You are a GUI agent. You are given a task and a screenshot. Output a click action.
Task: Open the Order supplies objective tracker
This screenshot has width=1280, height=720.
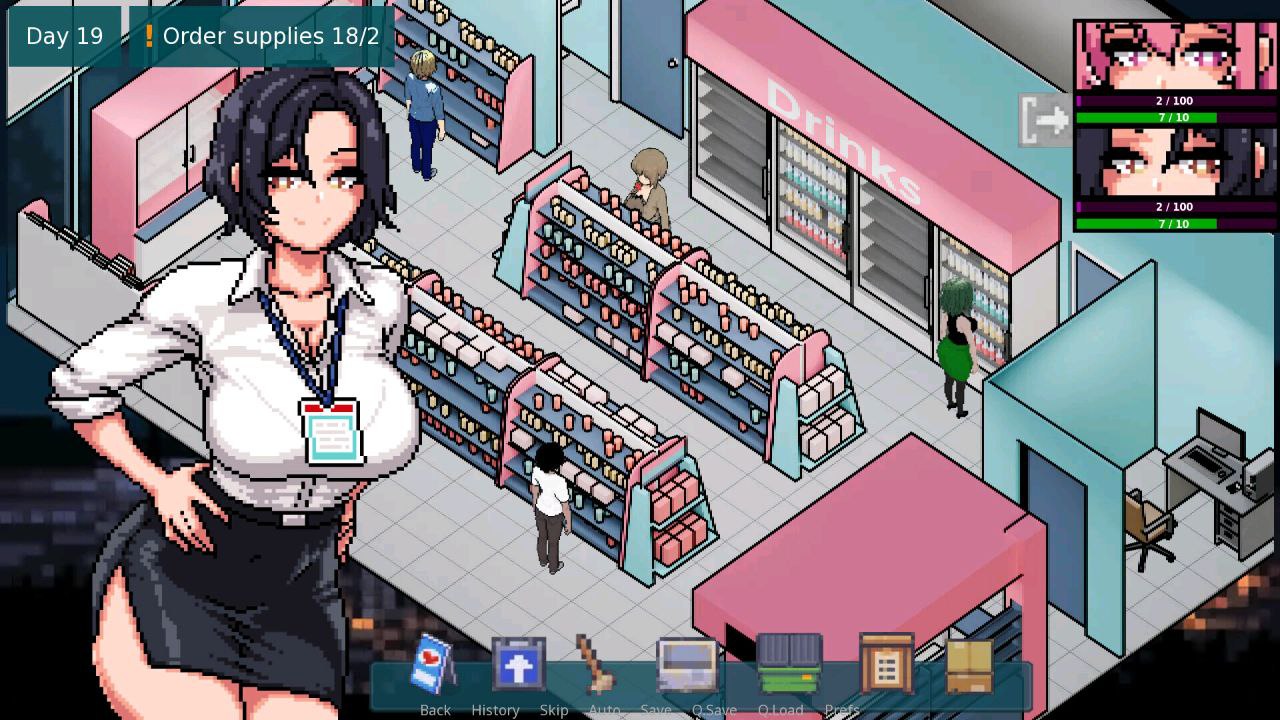261,37
